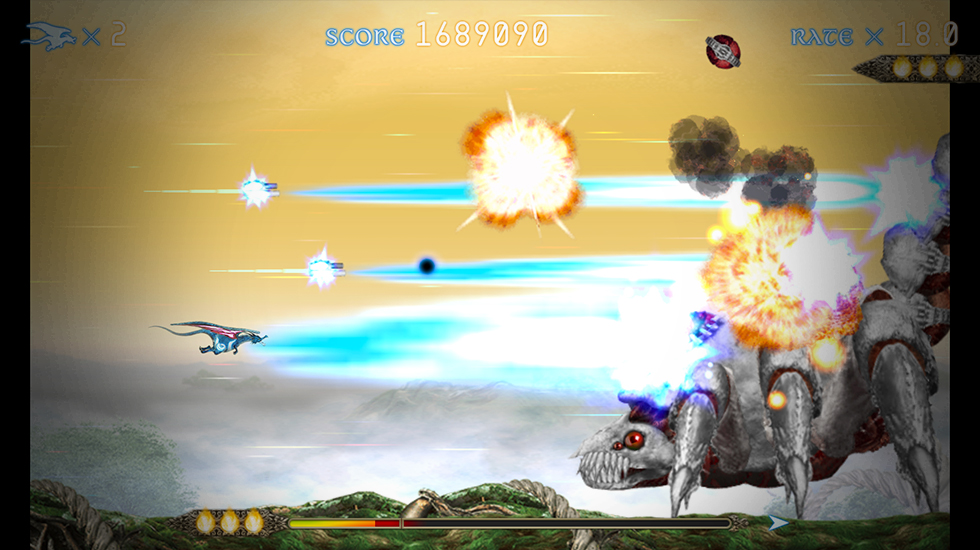This screenshot has width=980, height=550.
Task: Select the blue arrow at the gauge's end
Action: click(777, 522)
